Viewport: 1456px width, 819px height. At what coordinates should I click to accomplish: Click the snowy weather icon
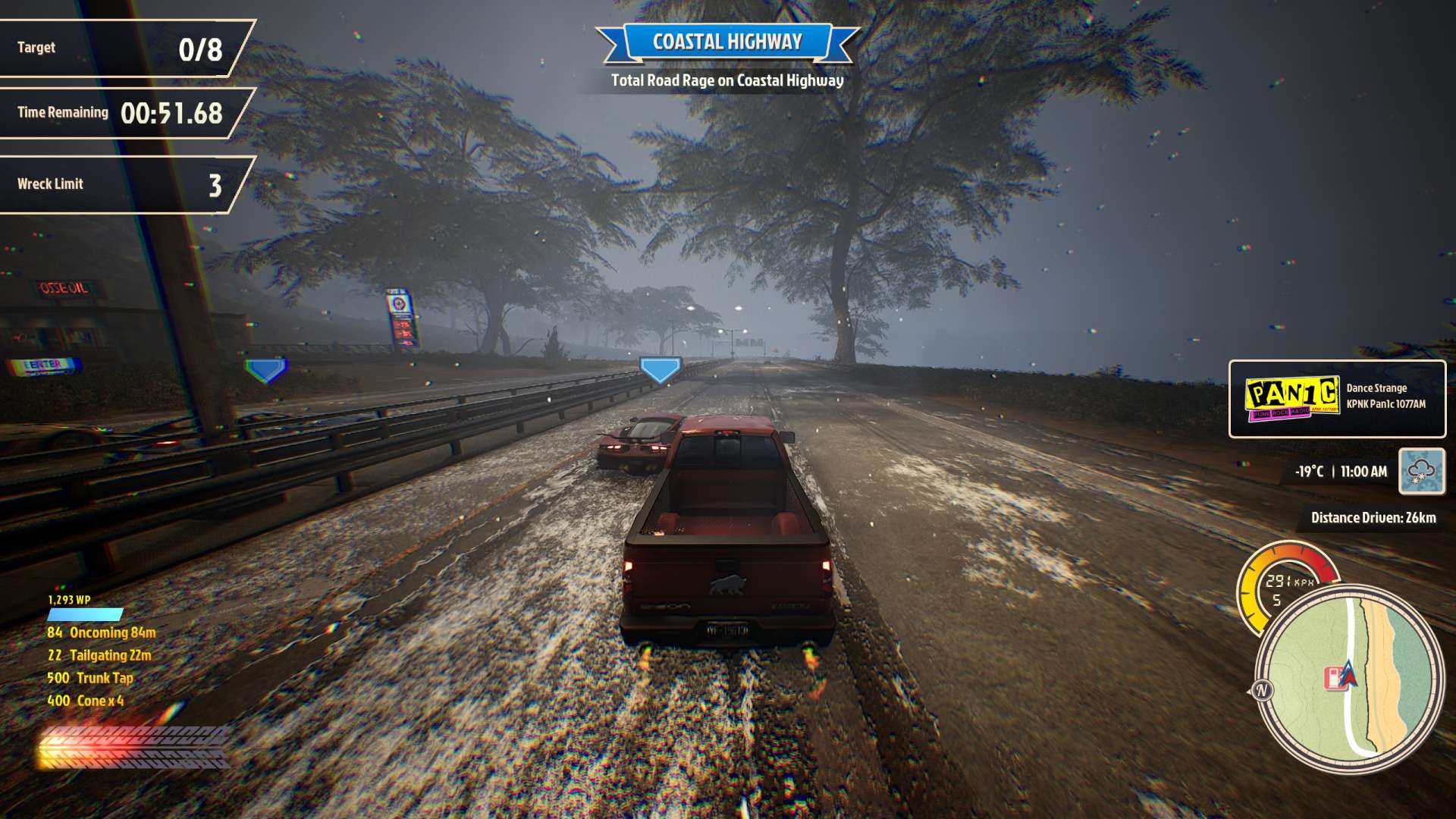(x=1421, y=471)
